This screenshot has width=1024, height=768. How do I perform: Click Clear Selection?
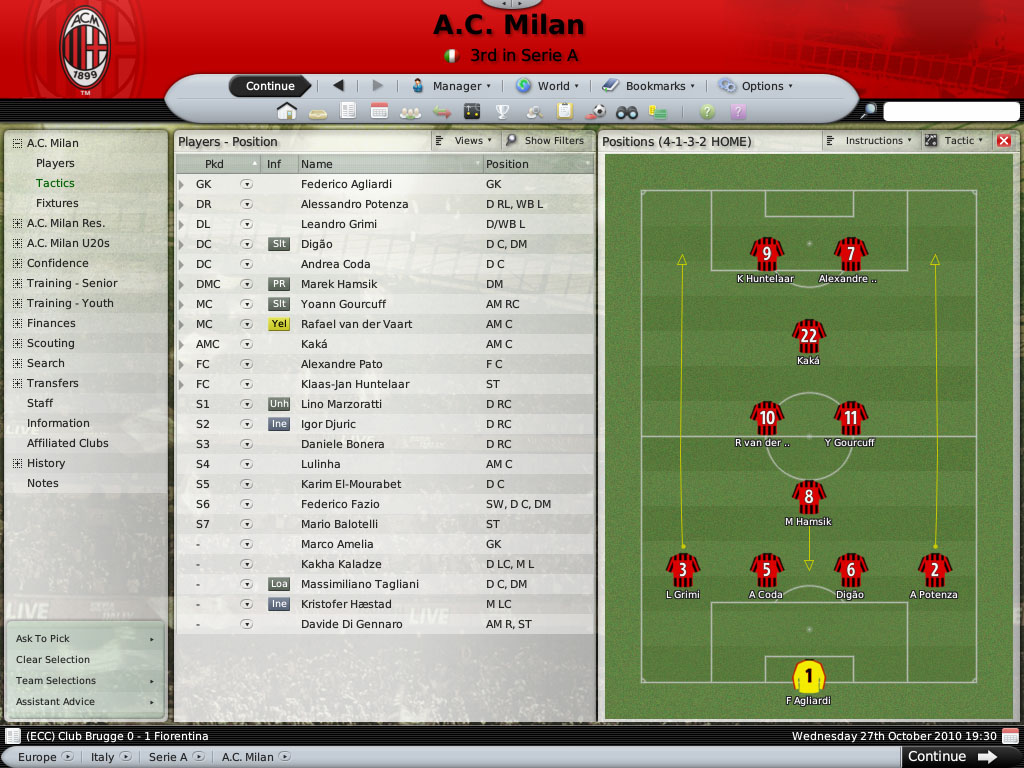click(53, 660)
